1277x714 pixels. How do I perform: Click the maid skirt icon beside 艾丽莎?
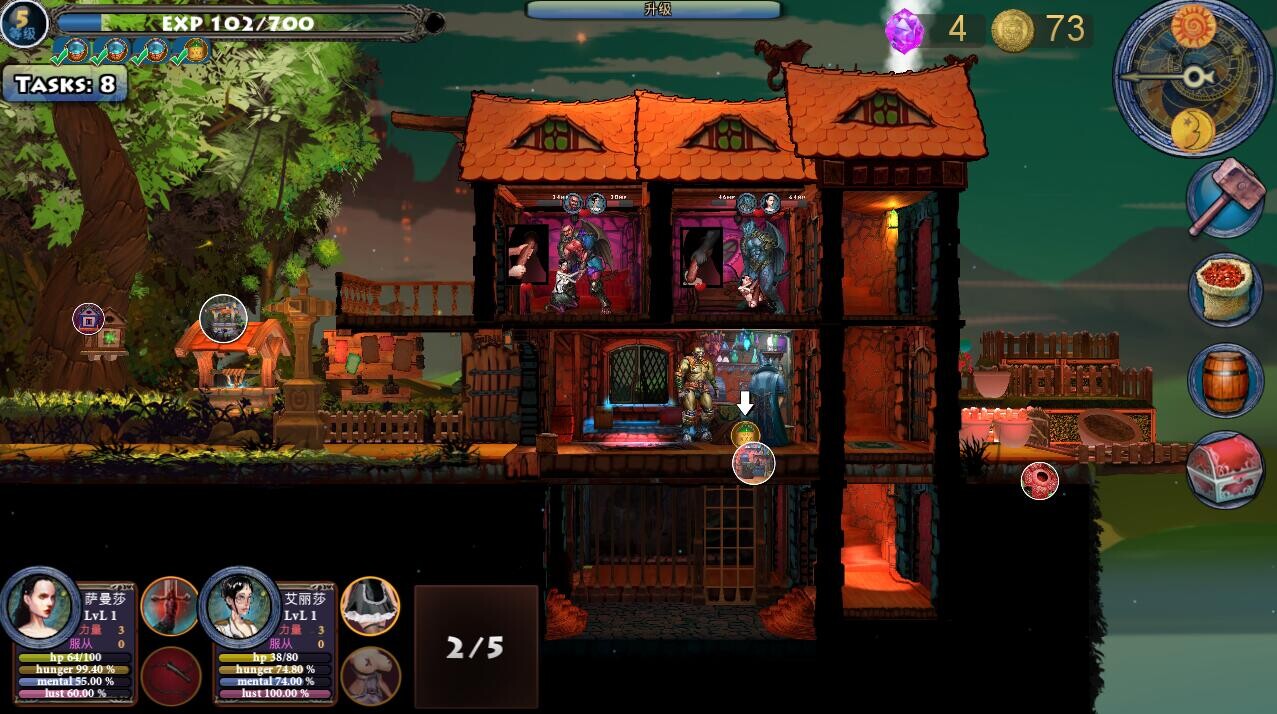click(x=370, y=606)
